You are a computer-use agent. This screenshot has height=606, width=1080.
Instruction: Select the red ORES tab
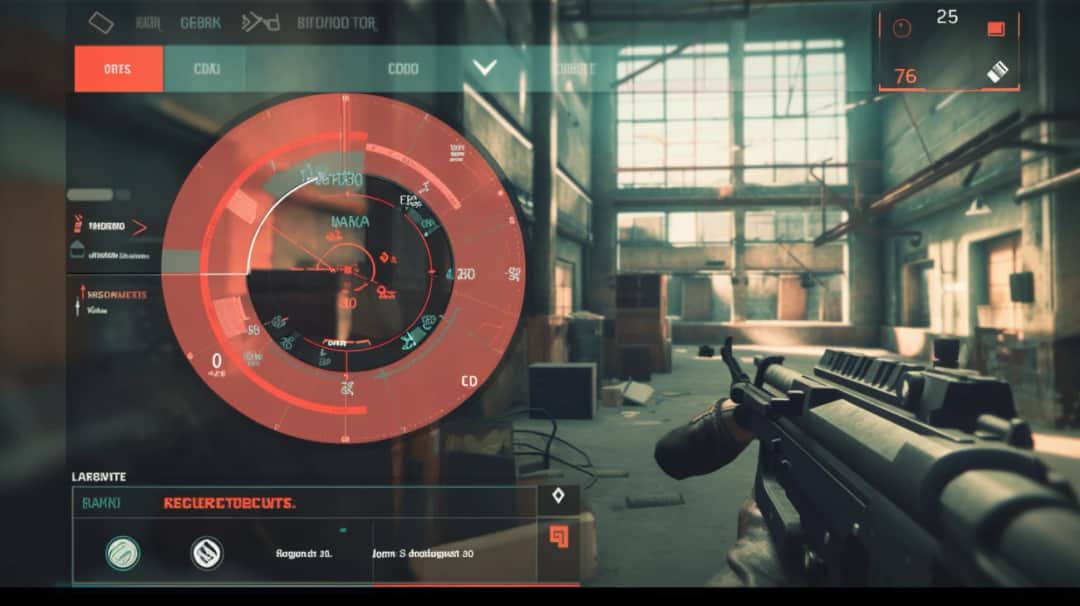[x=118, y=69]
